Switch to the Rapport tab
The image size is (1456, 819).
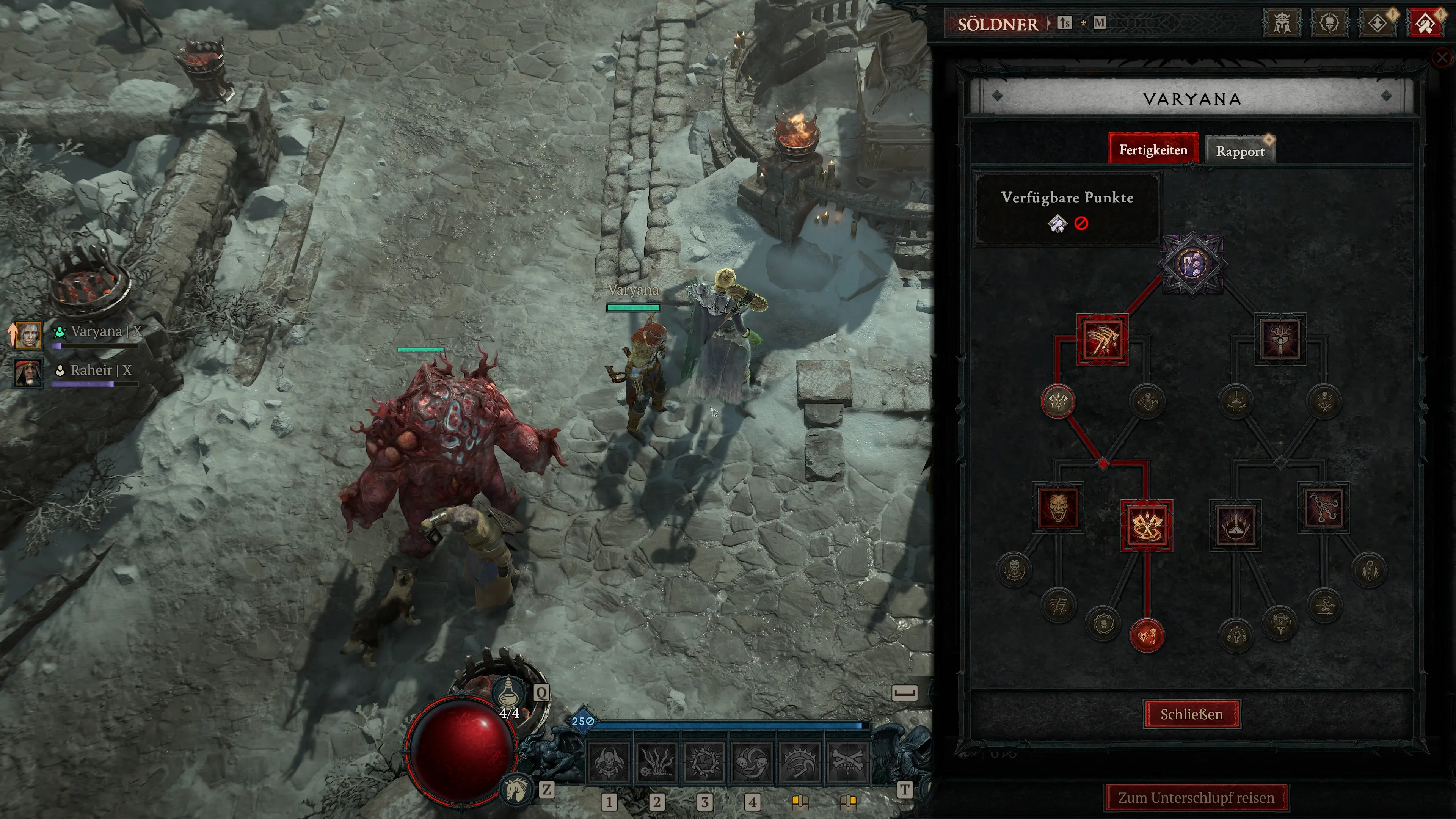pos(1240,151)
